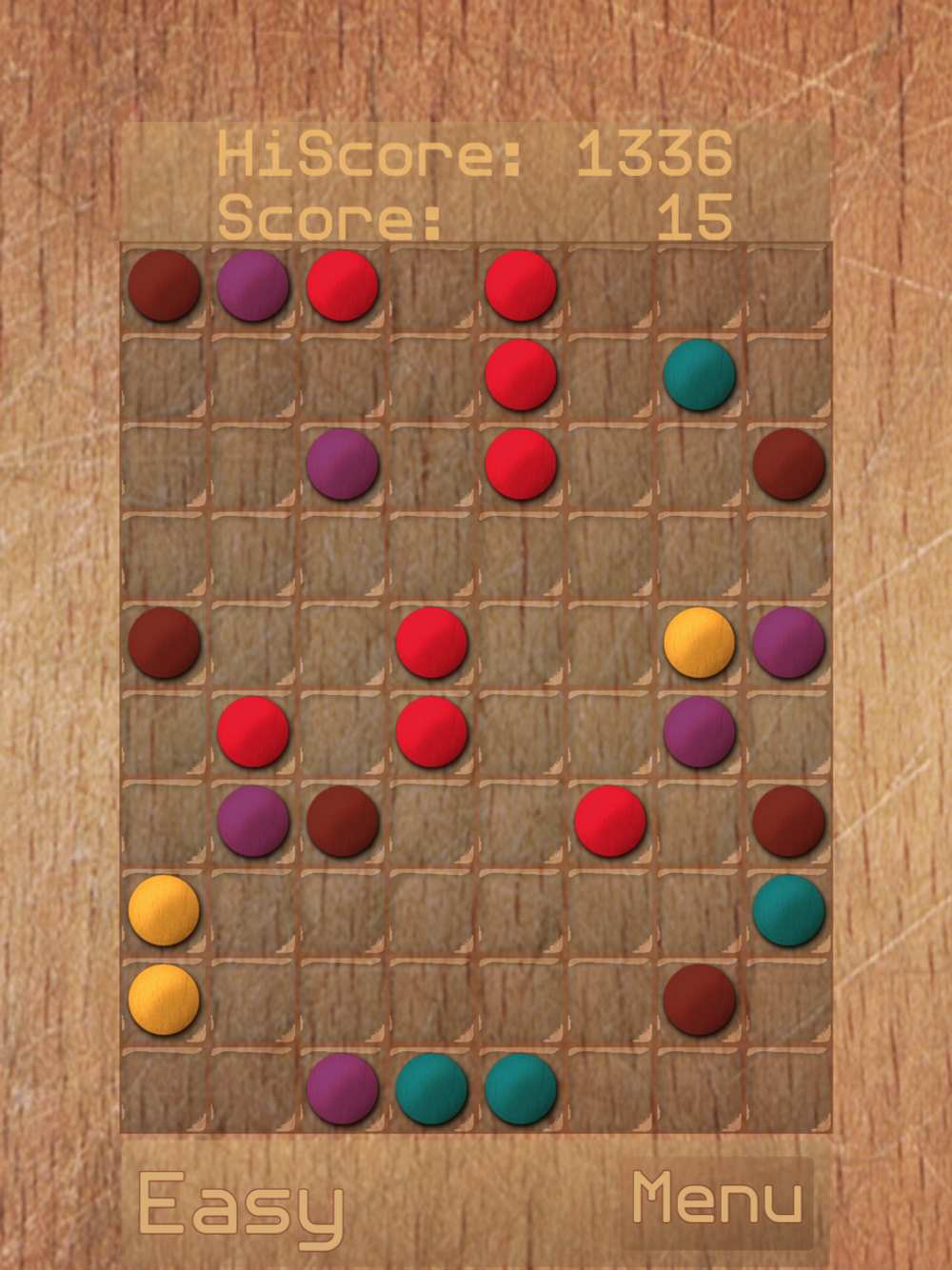This screenshot has width=952, height=1270.
Task: Open the Menu button
Action: pyautogui.click(x=717, y=1199)
